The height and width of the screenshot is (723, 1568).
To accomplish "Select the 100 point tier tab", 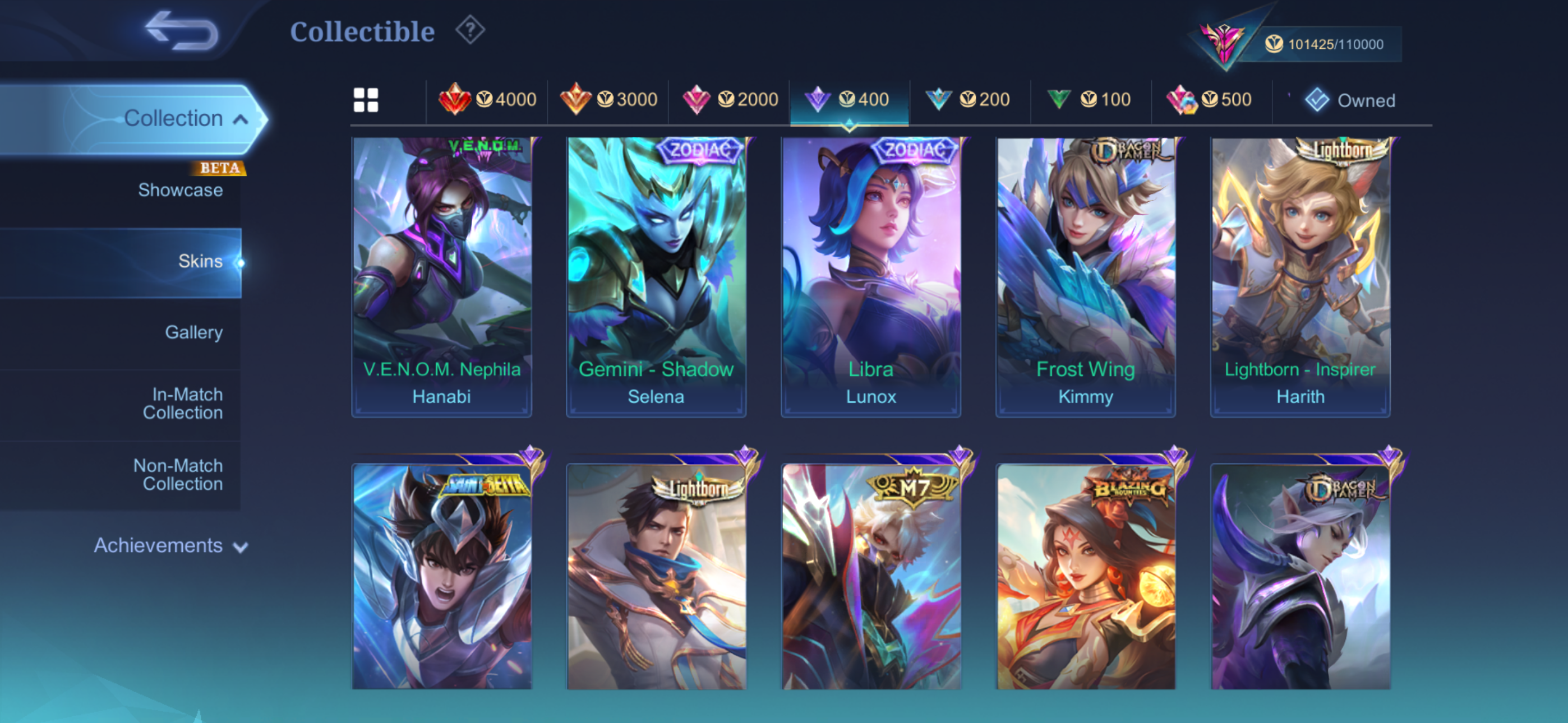I will 1090,100.
